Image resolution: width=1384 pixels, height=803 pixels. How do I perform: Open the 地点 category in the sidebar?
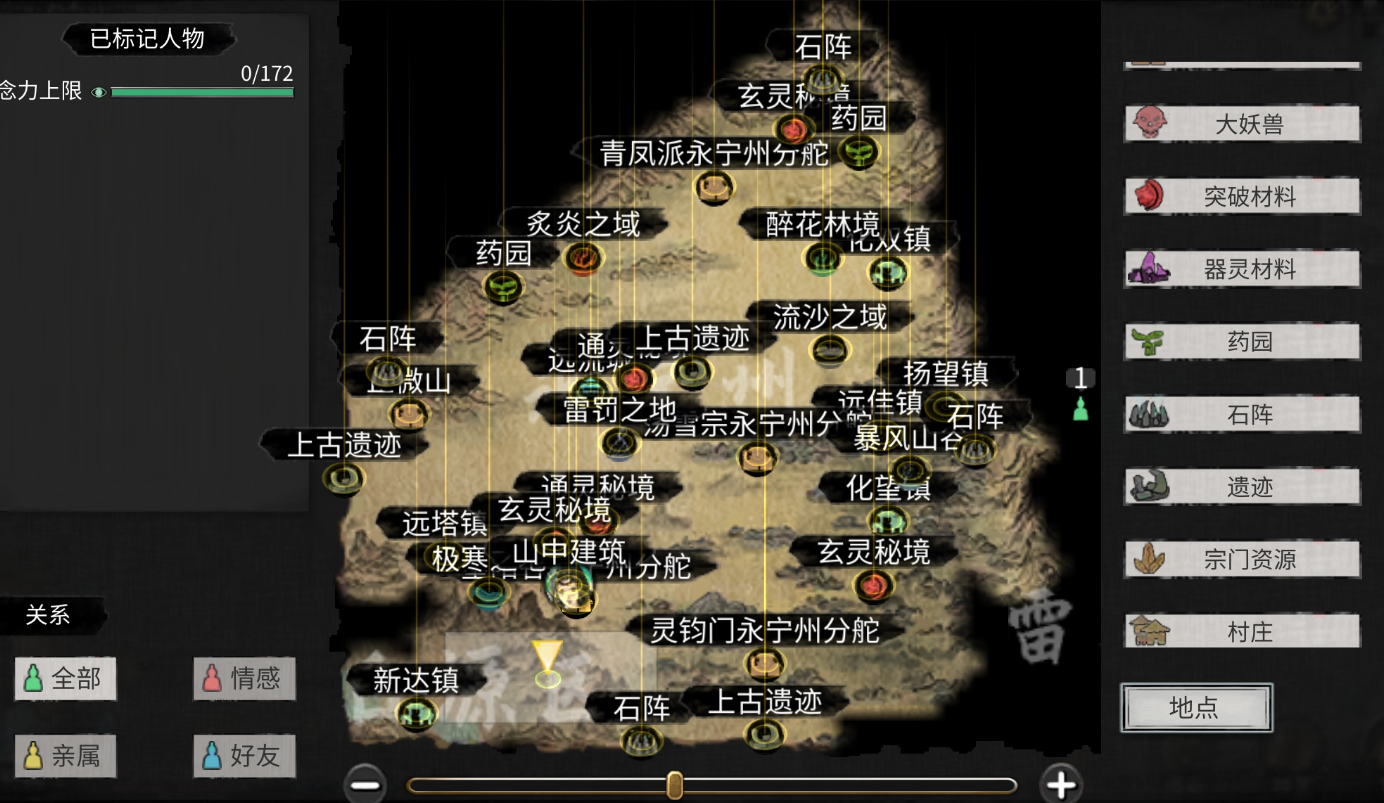click(x=1196, y=707)
